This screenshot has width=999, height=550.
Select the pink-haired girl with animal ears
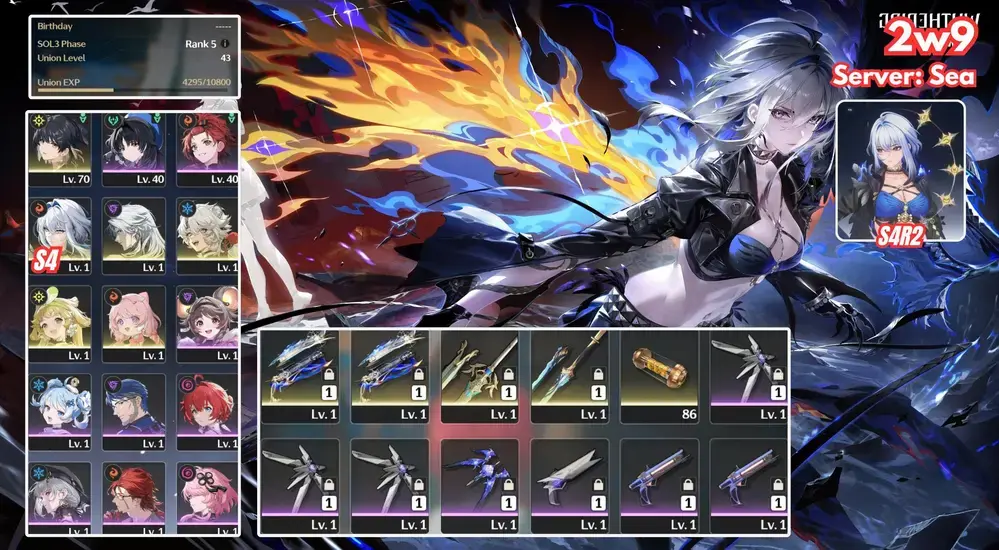pos(133,323)
